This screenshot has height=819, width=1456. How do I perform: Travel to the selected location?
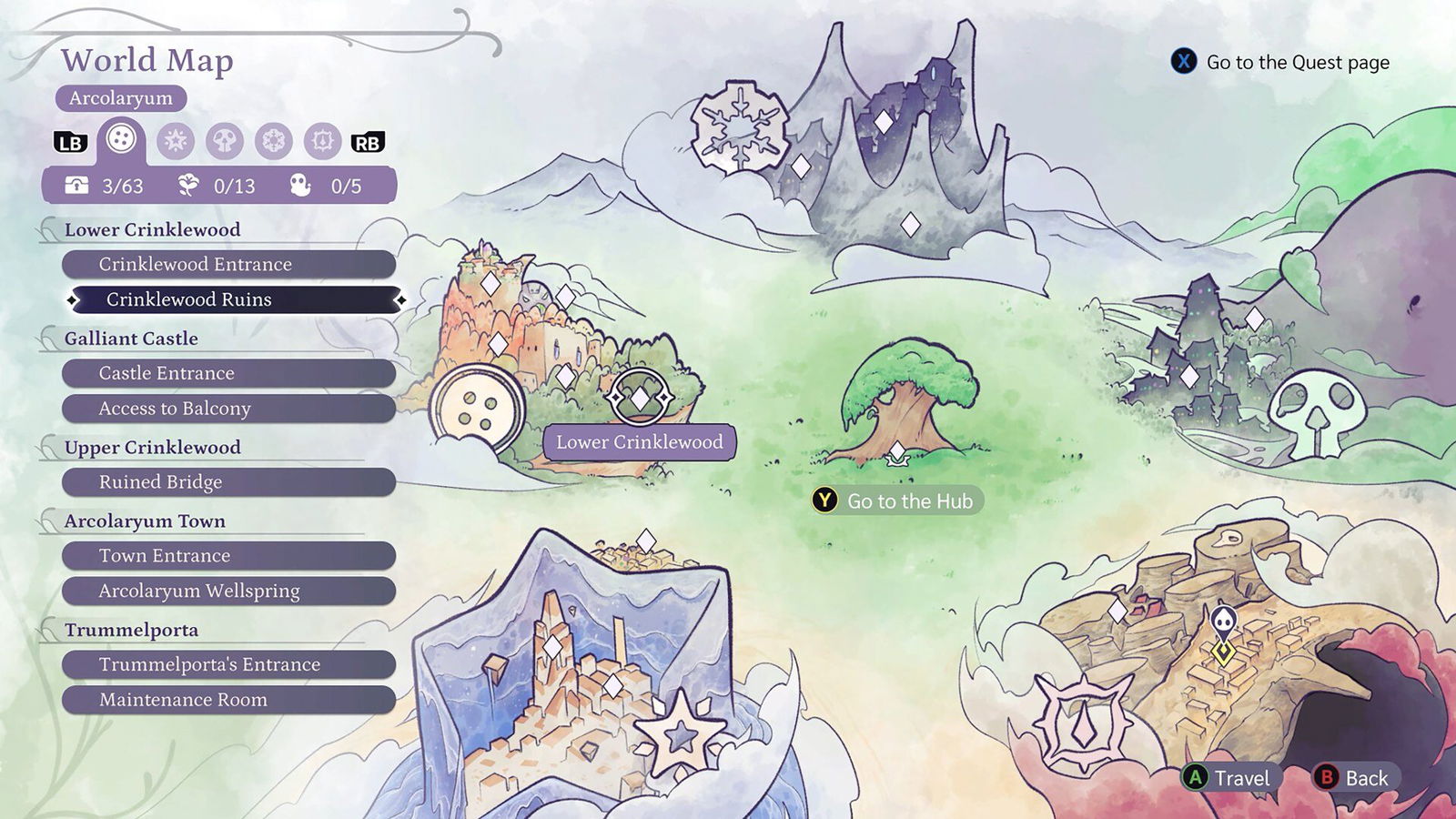(x=1228, y=778)
